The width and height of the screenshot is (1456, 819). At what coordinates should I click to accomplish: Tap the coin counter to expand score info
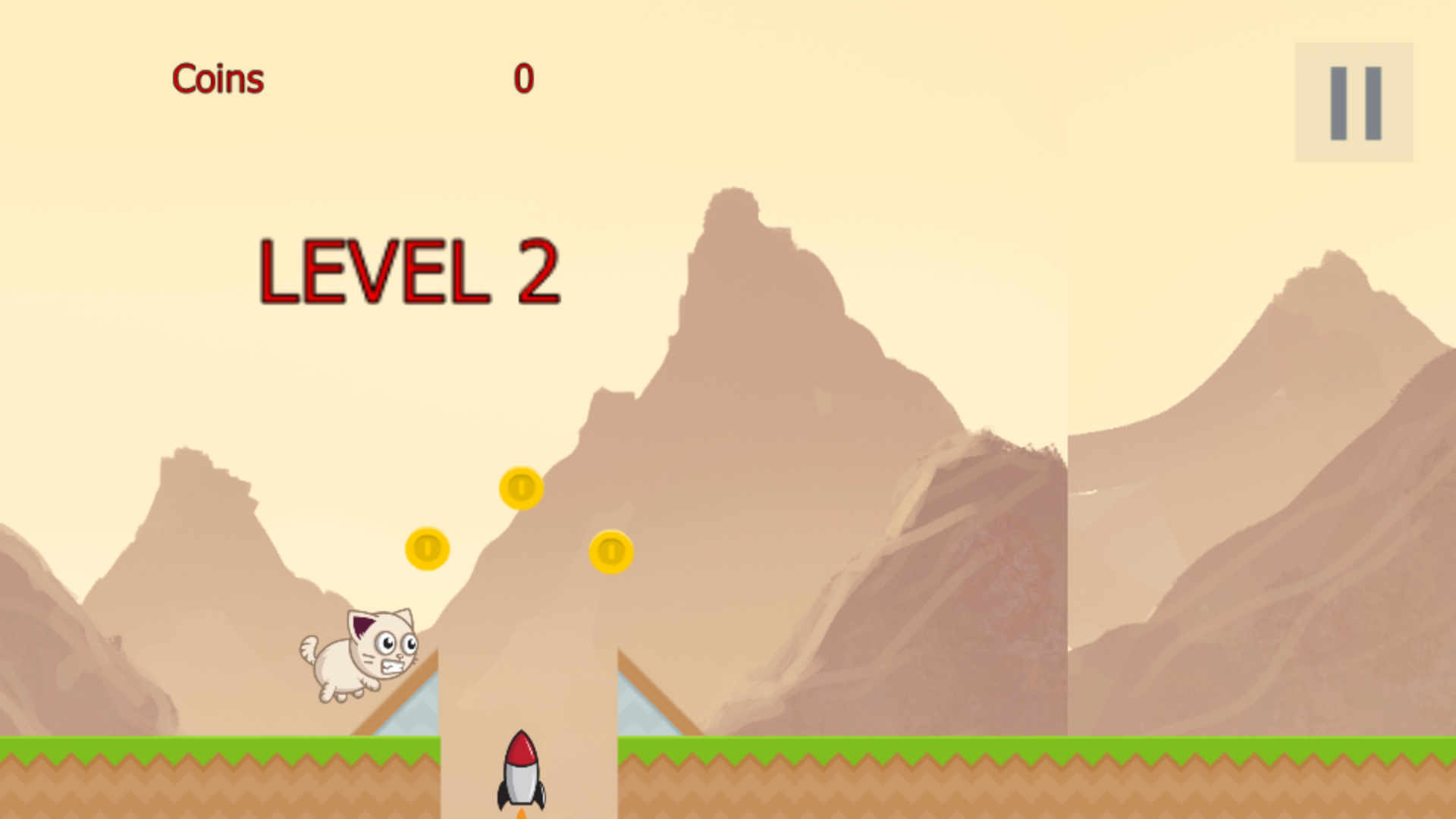525,77
